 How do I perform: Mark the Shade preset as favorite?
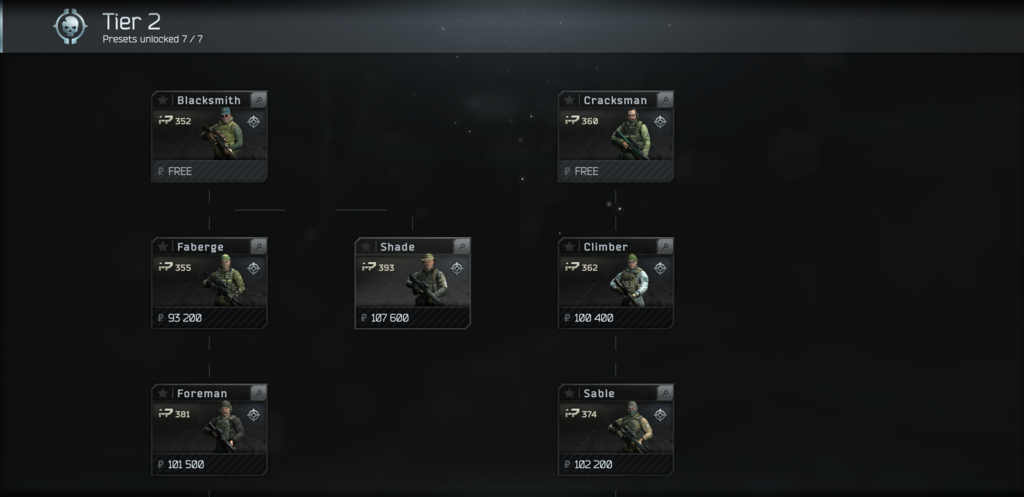tap(366, 247)
